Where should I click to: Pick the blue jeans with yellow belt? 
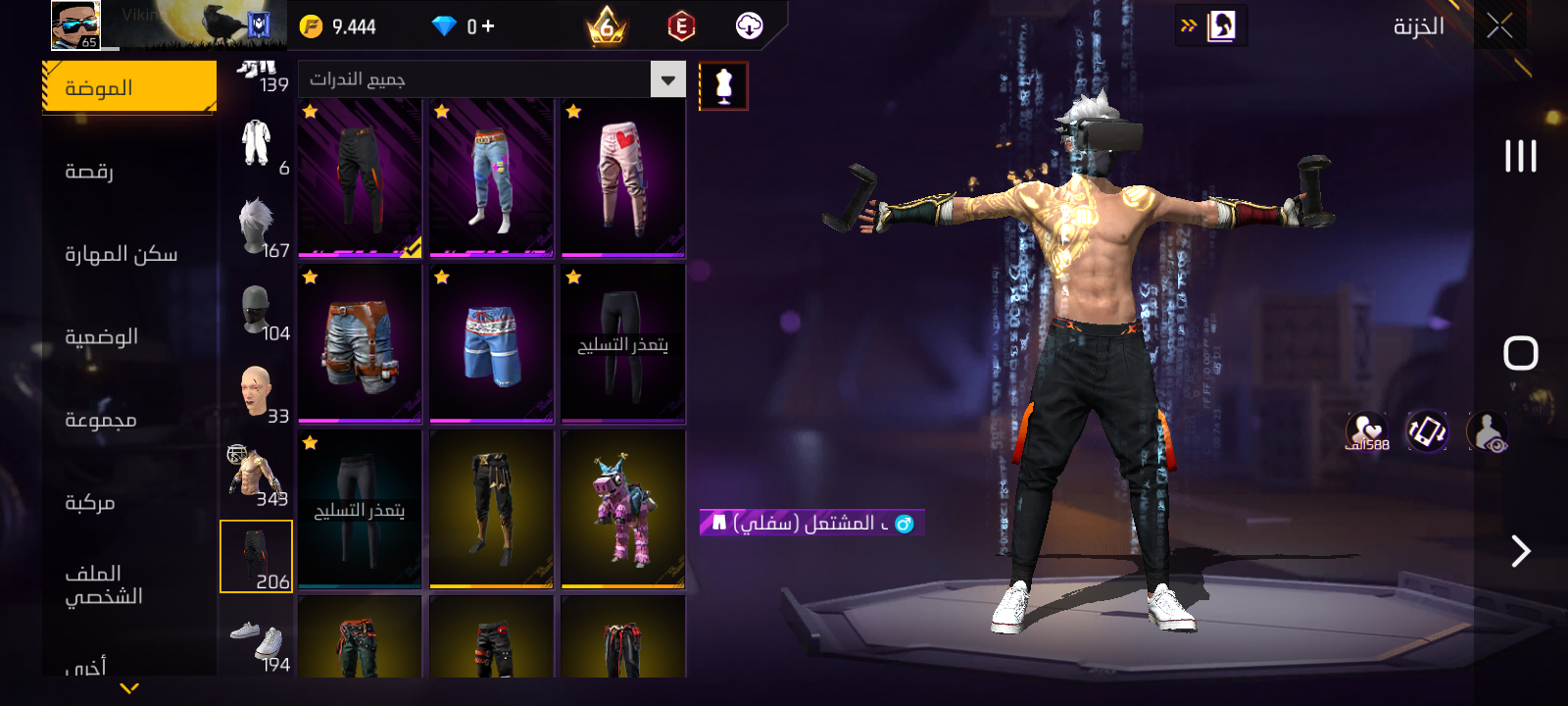pyautogui.click(x=491, y=177)
